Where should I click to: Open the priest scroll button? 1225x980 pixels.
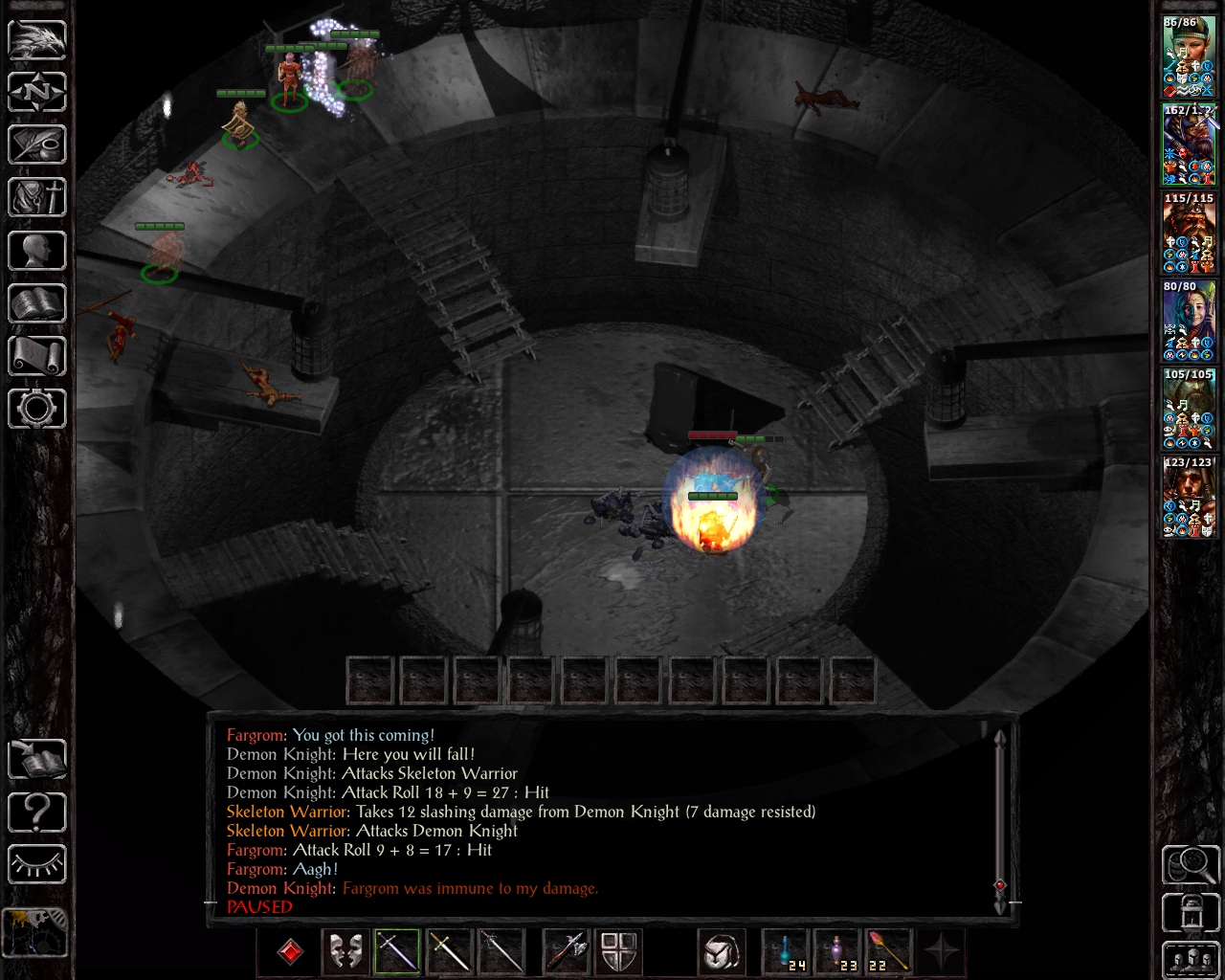(x=37, y=356)
